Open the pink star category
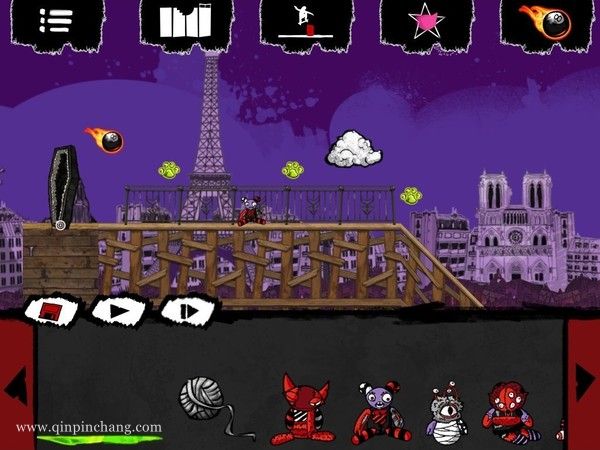 (428, 22)
